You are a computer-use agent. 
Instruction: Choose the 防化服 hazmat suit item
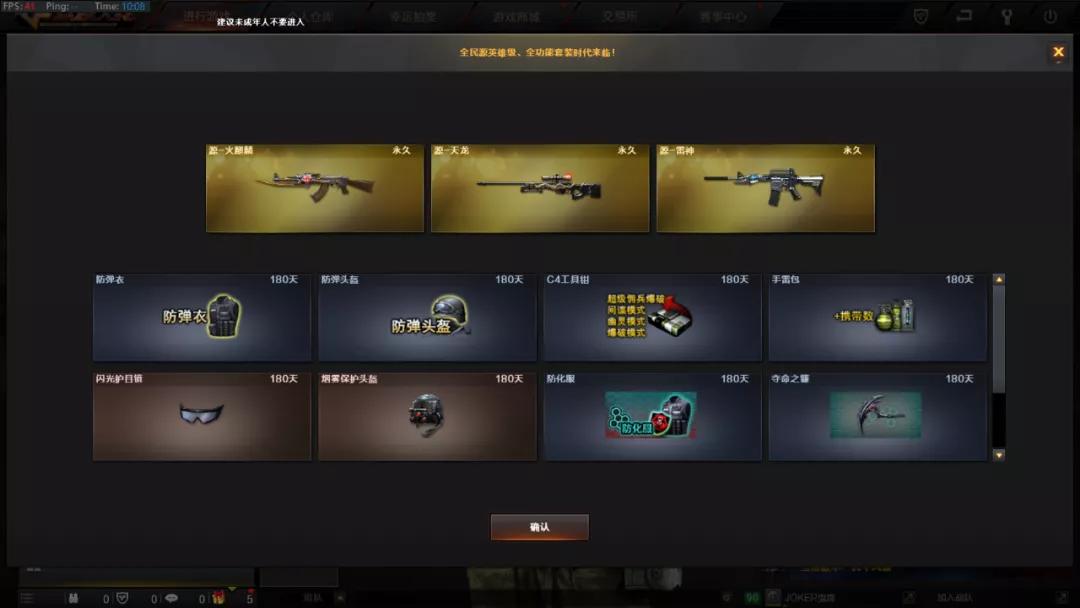coord(652,416)
